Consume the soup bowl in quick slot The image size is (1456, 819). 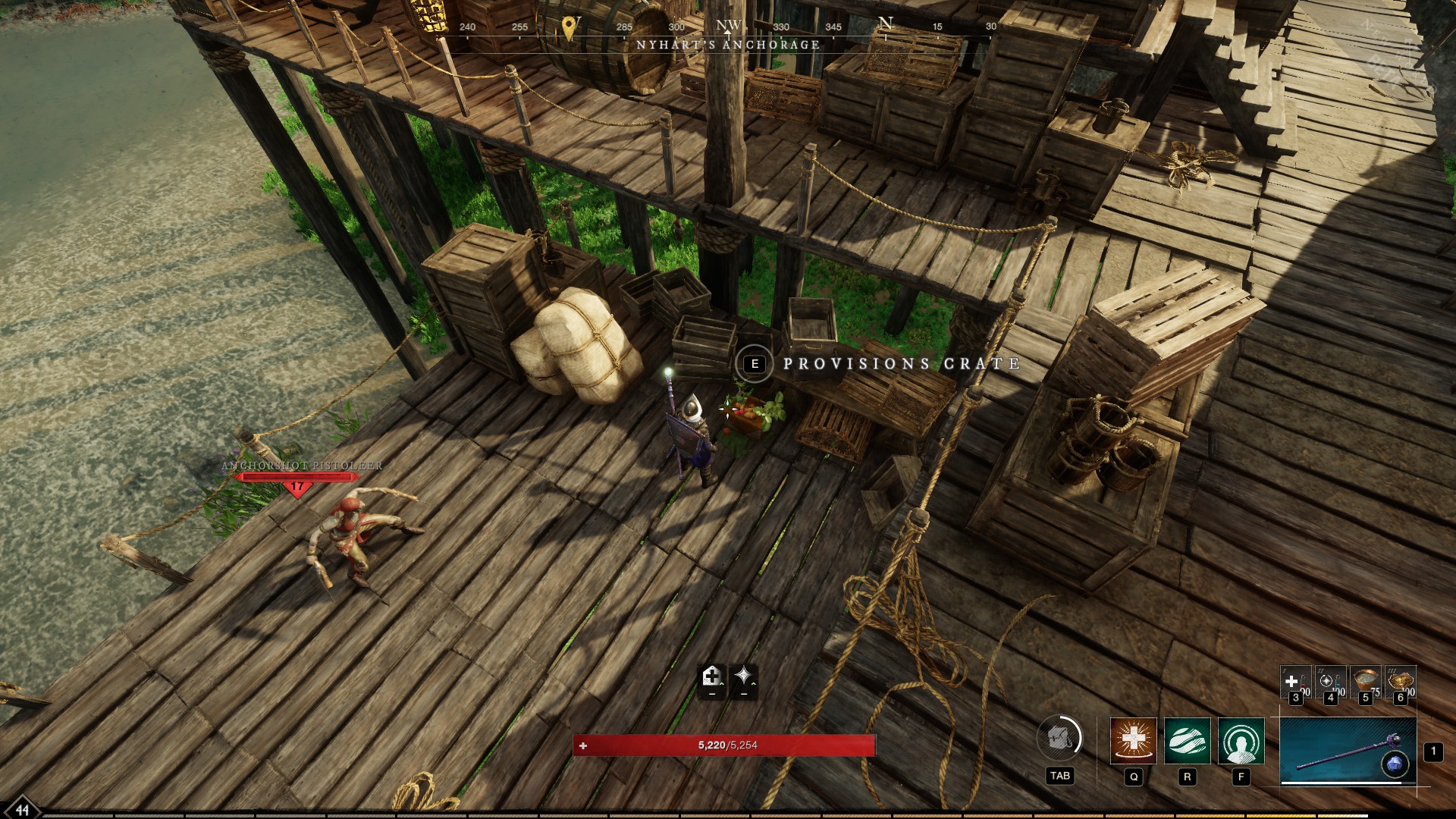click(x=1365, y=681)
